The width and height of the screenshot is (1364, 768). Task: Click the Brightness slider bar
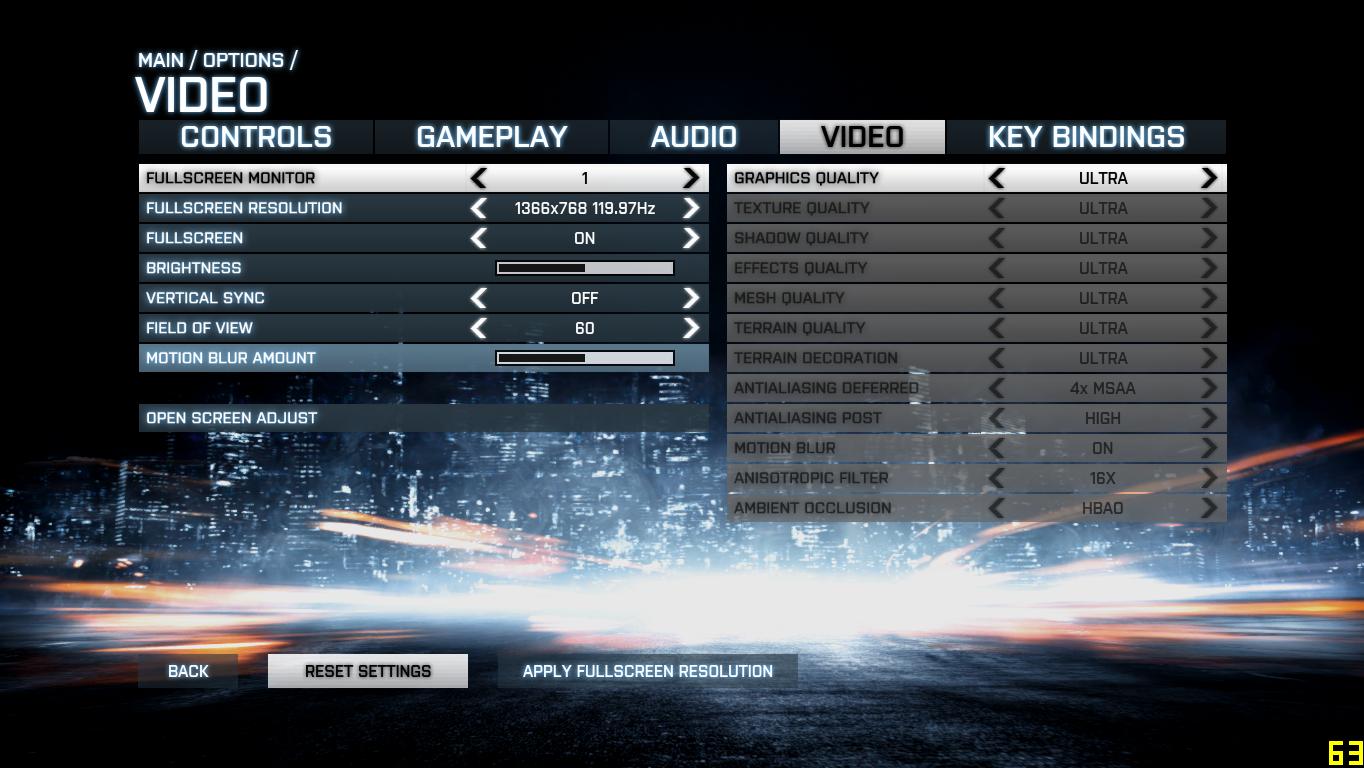pos(585,268)
